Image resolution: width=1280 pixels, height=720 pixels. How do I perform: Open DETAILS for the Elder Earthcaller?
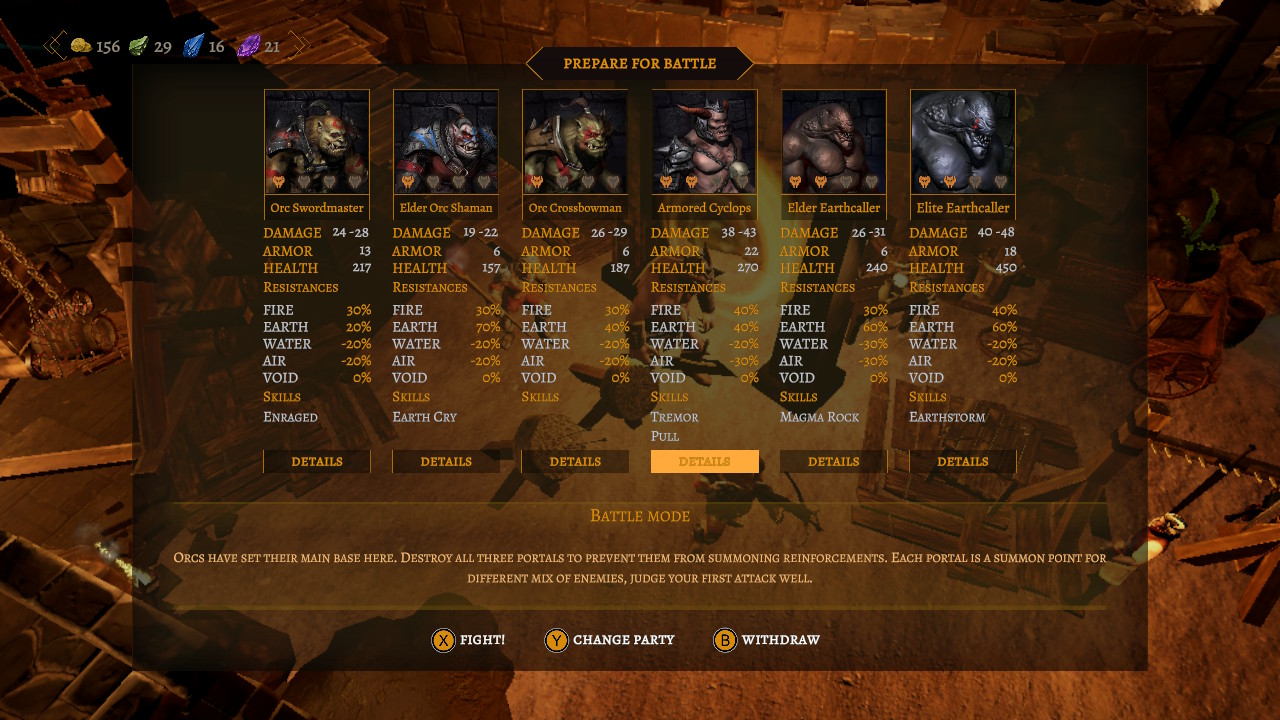[x=833, y=461]
